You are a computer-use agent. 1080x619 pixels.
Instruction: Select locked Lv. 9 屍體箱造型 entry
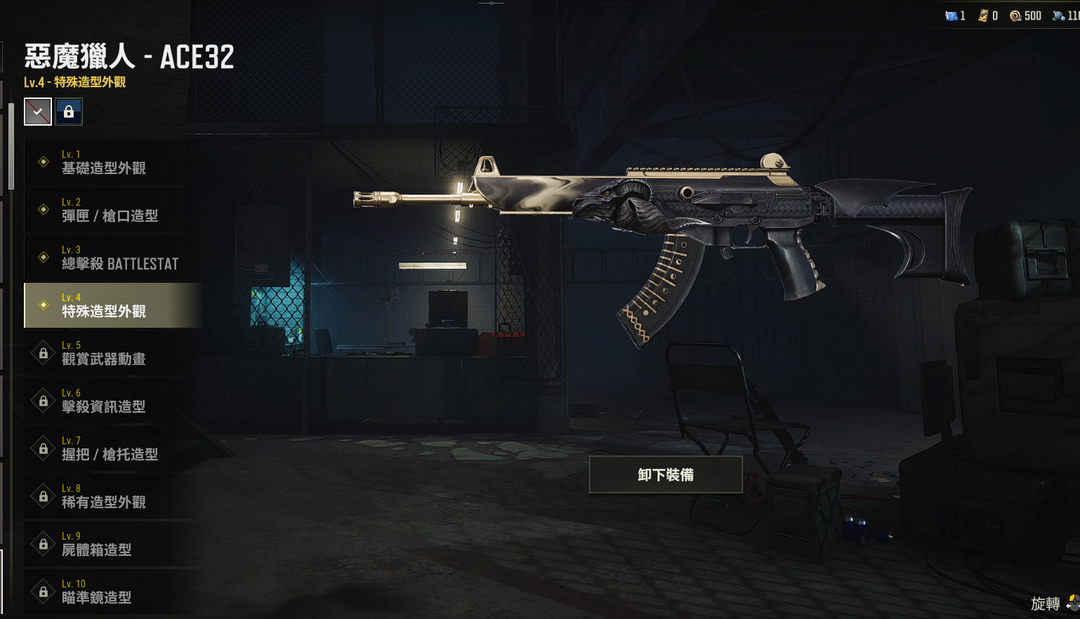112,544
